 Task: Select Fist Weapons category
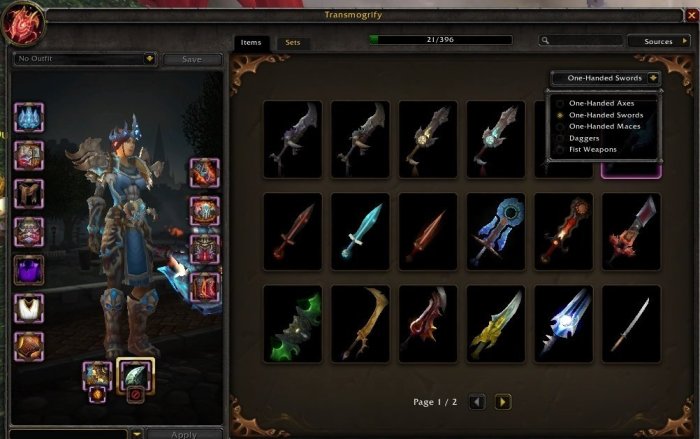(x=593, y=150)
